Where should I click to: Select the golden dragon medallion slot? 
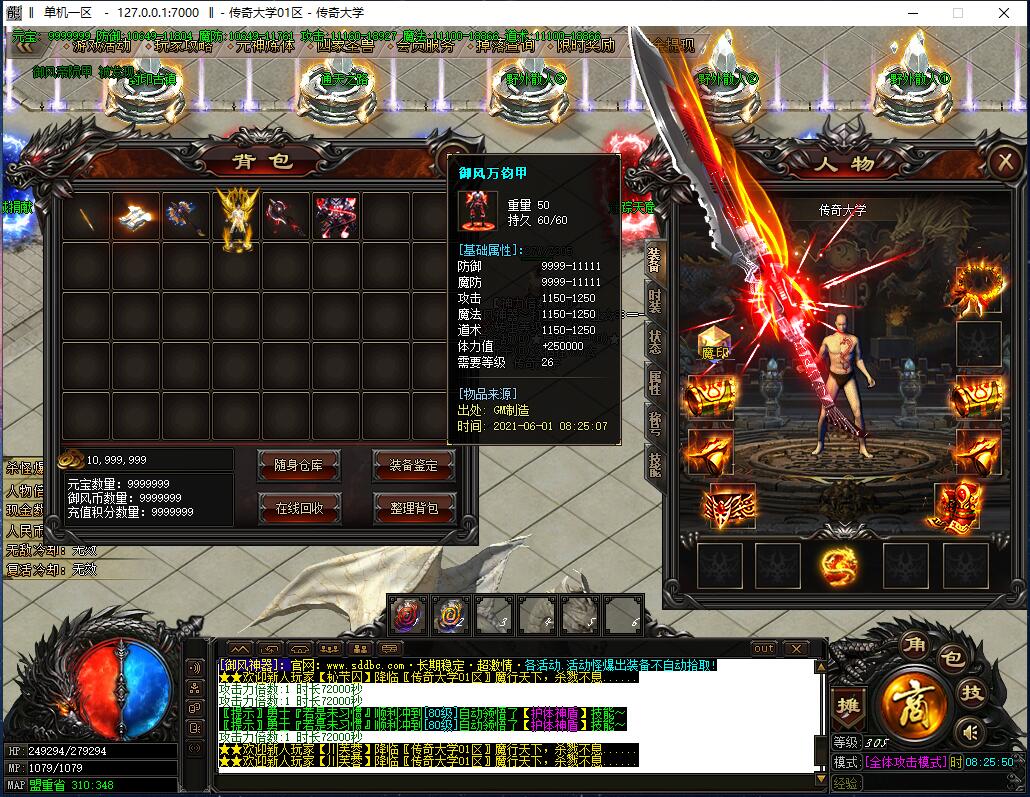pos(838,566)
